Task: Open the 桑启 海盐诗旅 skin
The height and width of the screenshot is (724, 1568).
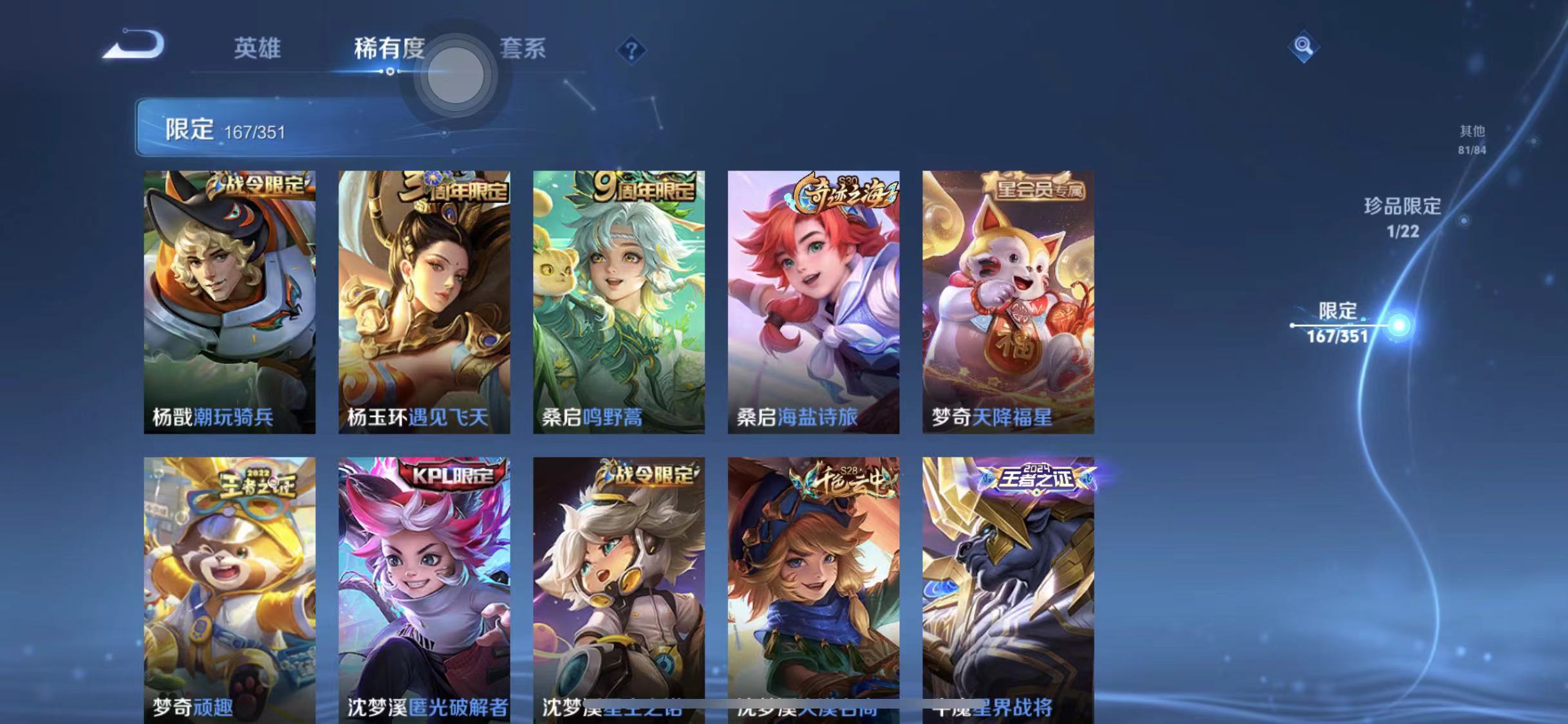Action: coord(813,302)
